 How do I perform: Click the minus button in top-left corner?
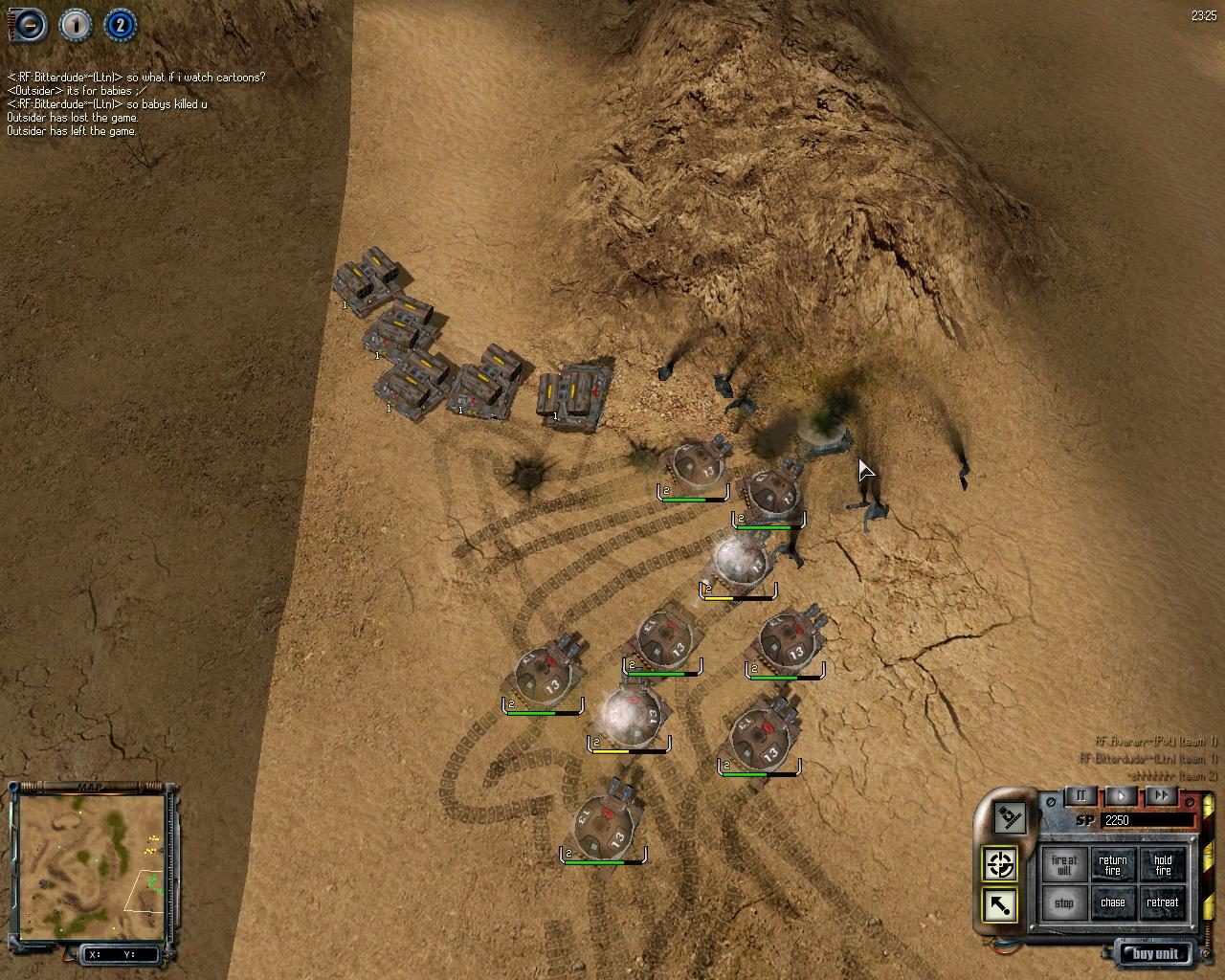pos(28,26)
